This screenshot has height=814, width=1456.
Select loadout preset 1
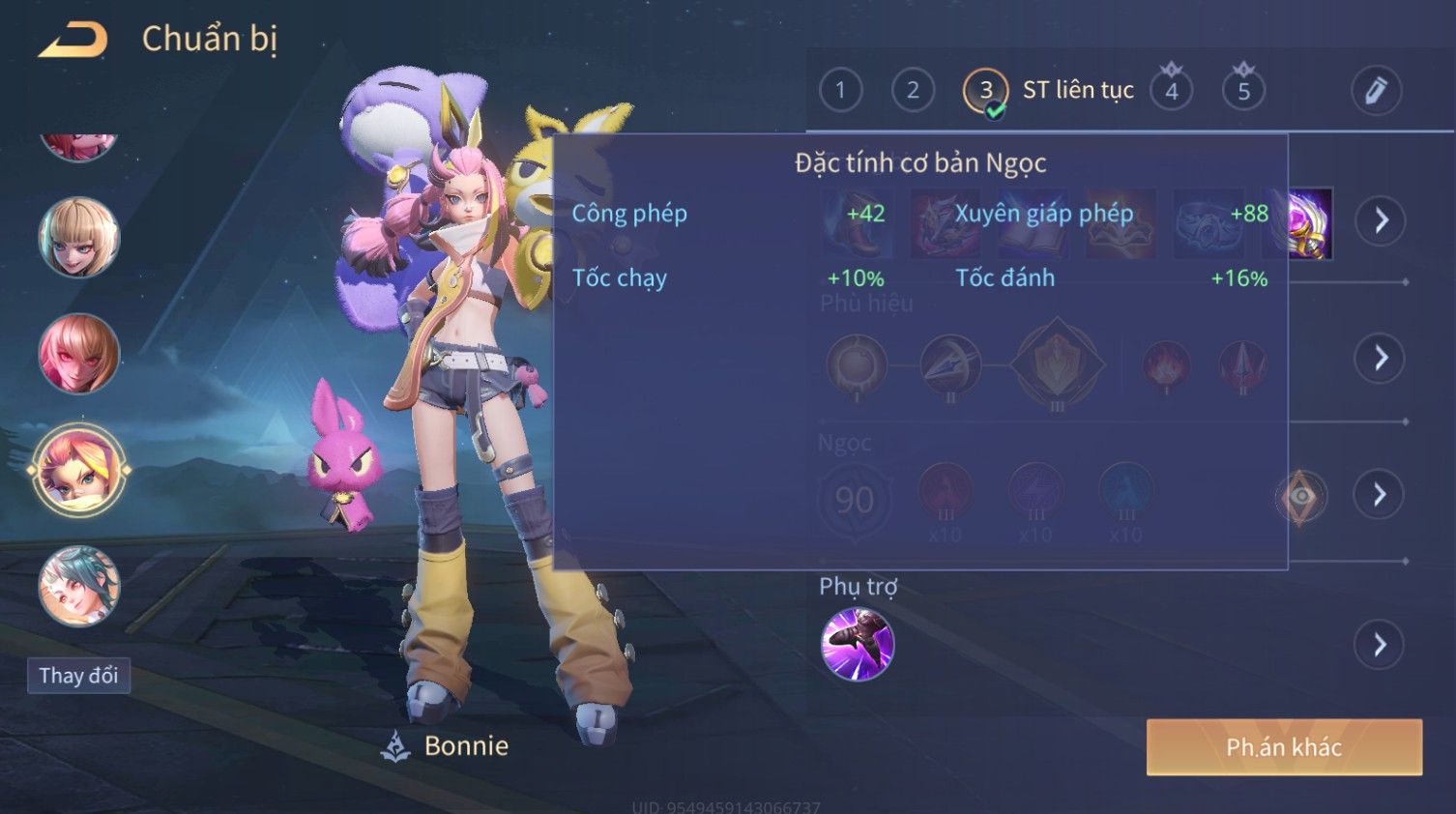[840, 91]
